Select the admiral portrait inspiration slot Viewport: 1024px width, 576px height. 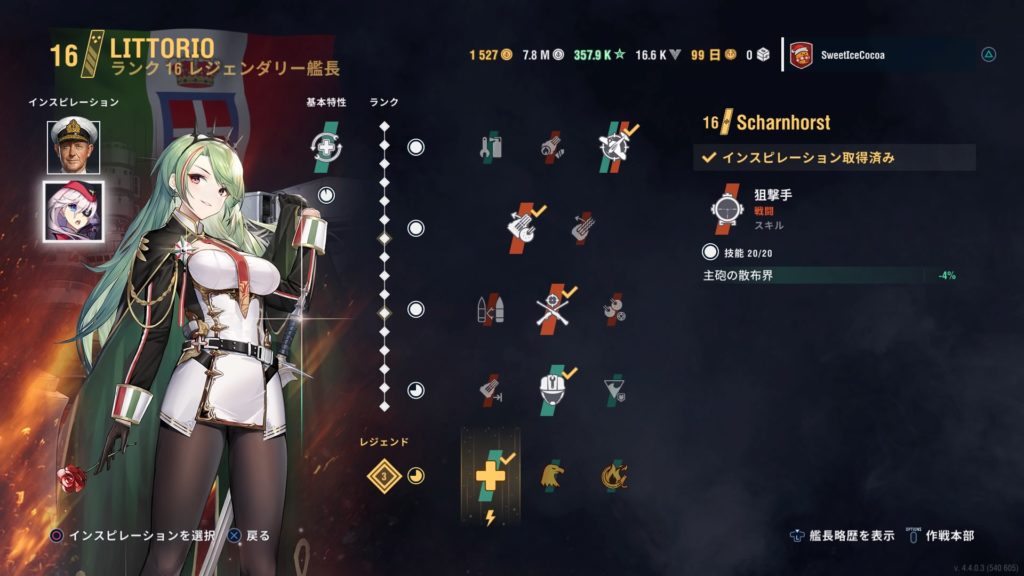pos(72,146)
